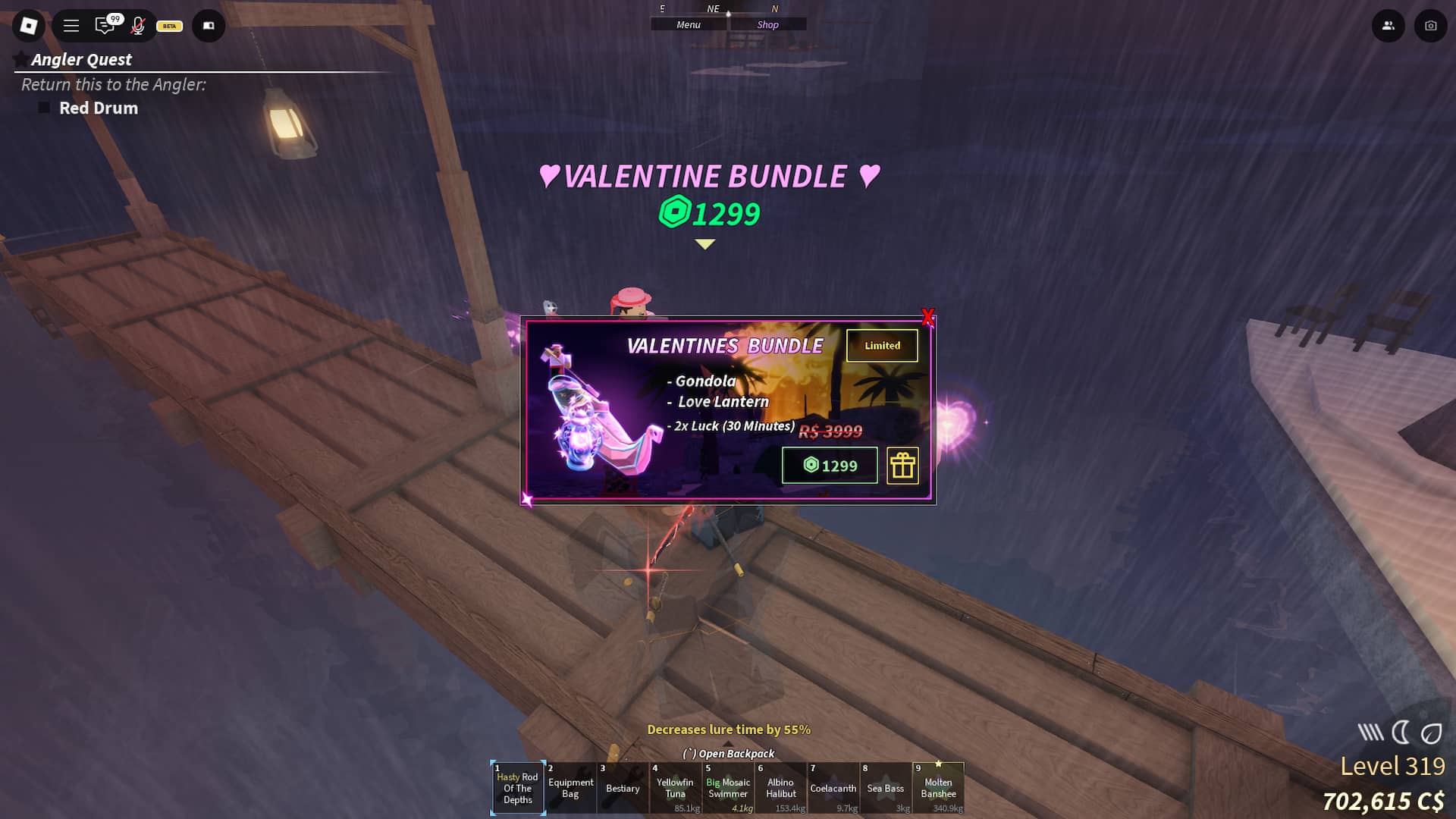Viewport: 1456px width, 819px height.
Task: Select the Coelacanth hotbar slot
Action: pos(833,788)
